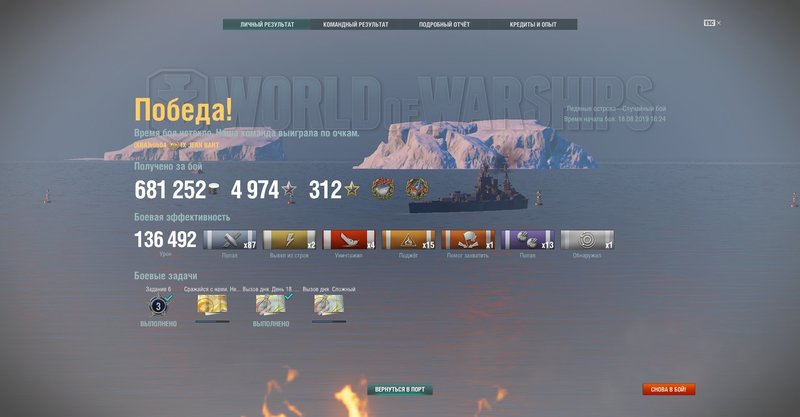Select the lightning bolt incapacitation ribbon
This screenshot has height=417, width=800.
[289, 240]
